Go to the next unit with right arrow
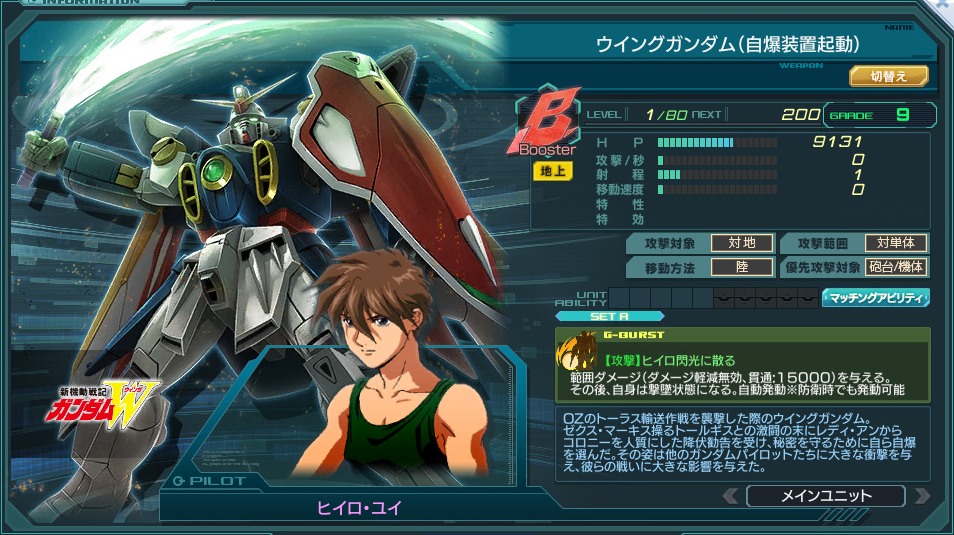Image resolution: width=954 pixels, height=535 pixels. (921, 496)
